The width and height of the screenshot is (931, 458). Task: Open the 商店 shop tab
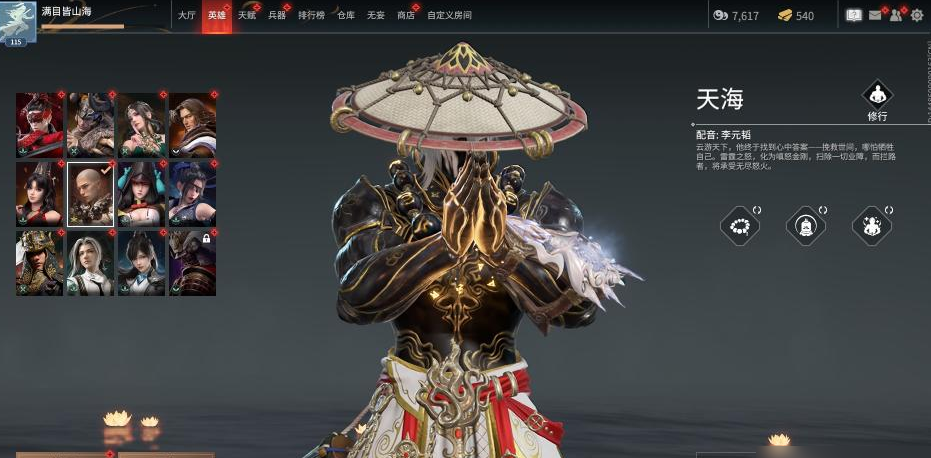tap(405, 16)
